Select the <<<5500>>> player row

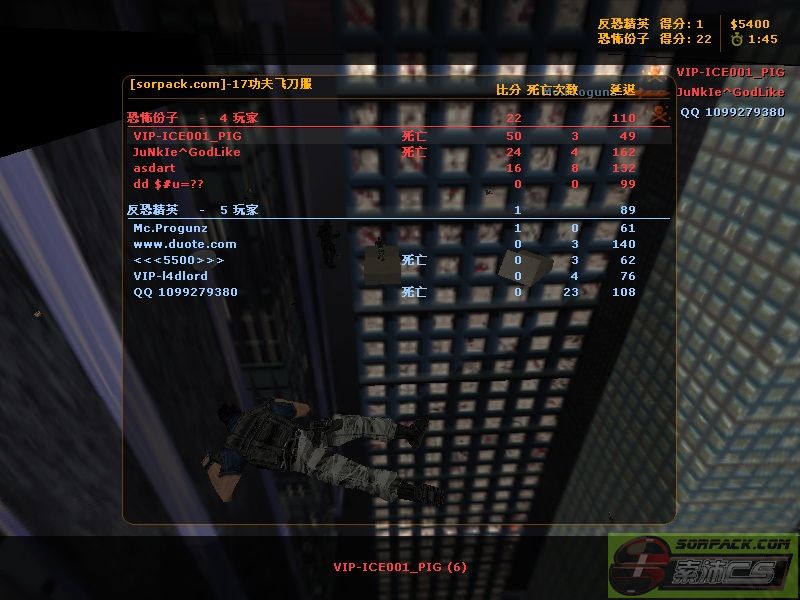(179, 260)
